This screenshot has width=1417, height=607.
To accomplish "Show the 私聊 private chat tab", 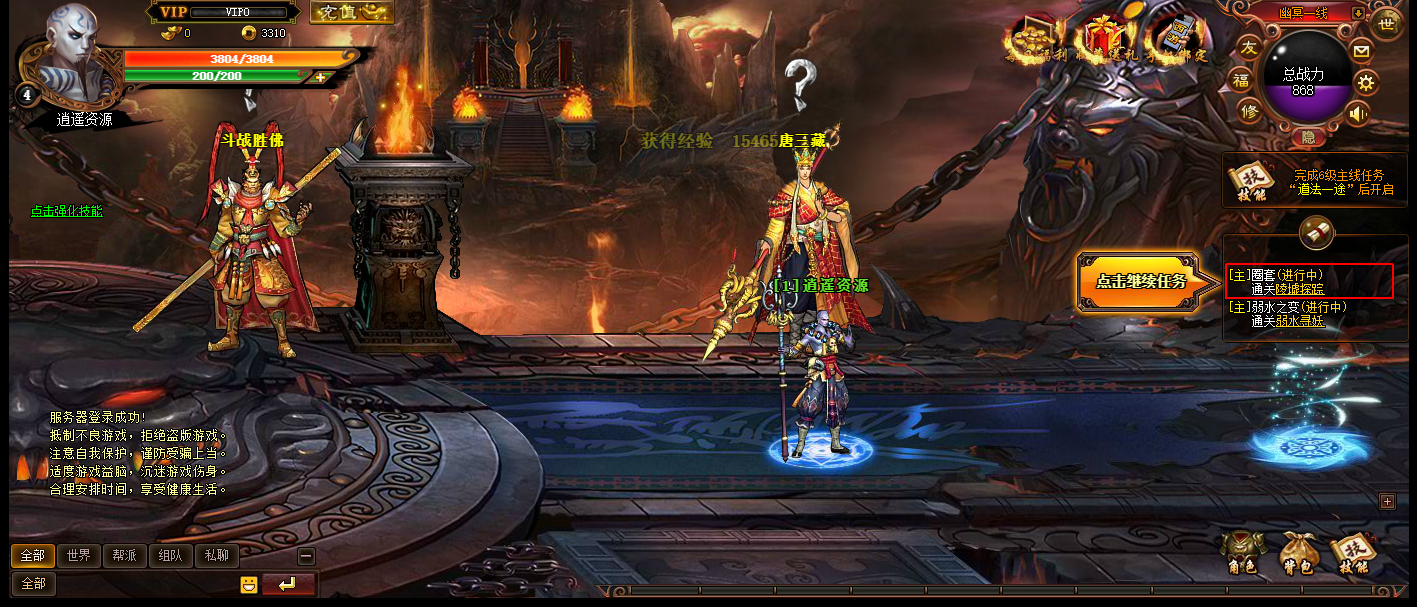I will point(216,556).
